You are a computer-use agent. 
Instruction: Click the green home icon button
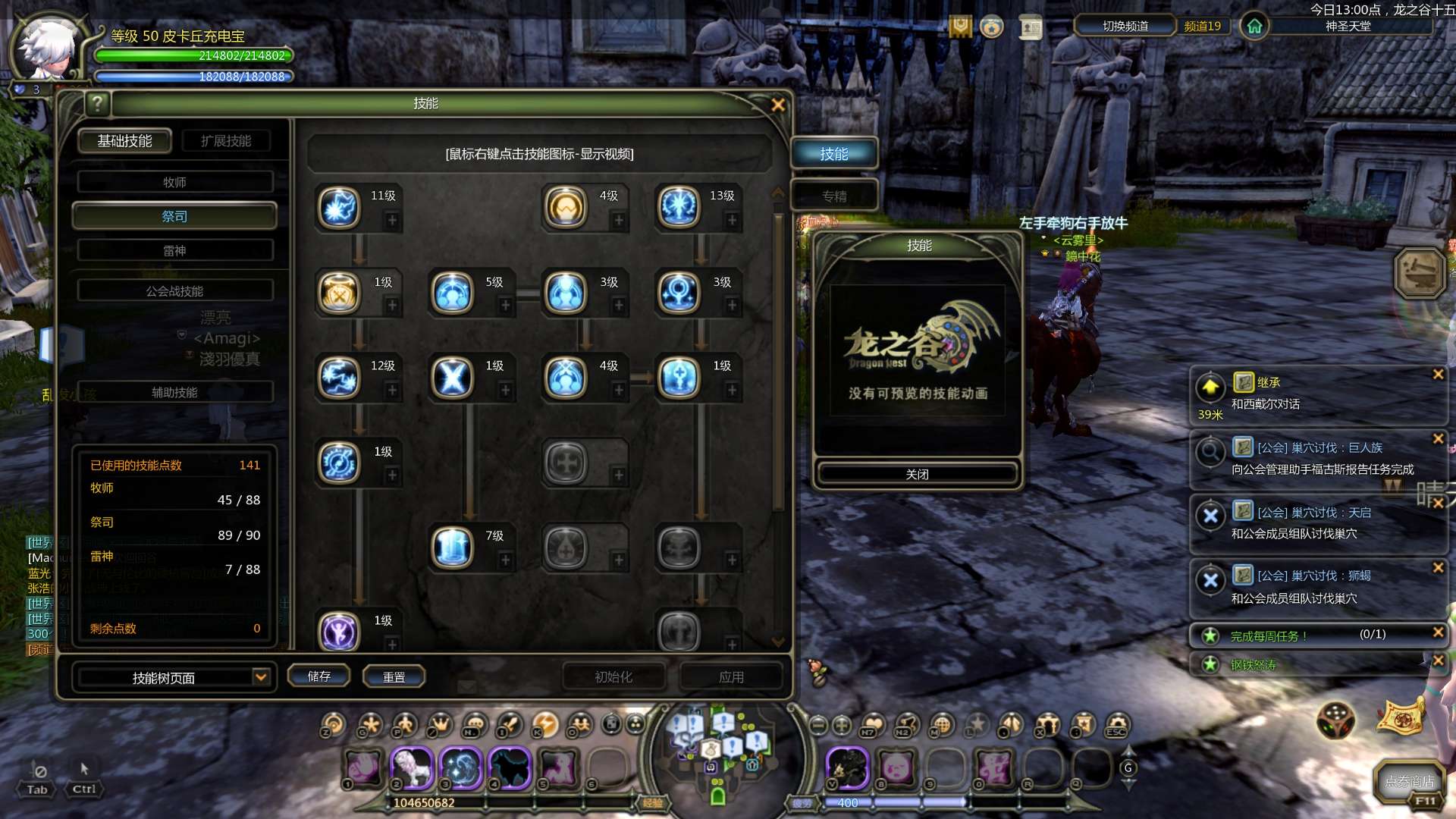1254,27
